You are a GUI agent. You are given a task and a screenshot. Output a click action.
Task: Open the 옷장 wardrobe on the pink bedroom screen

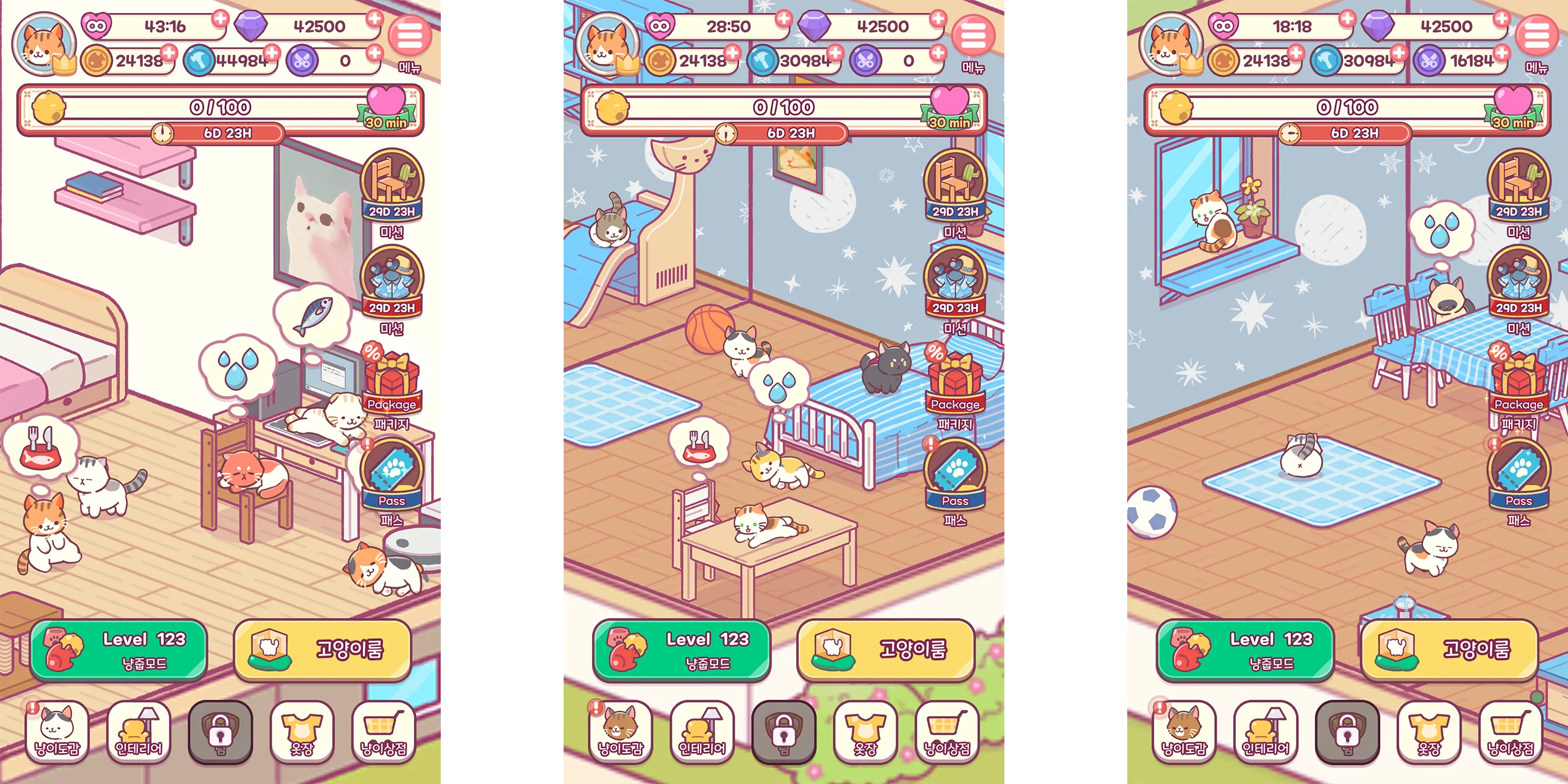coord(302,732)
